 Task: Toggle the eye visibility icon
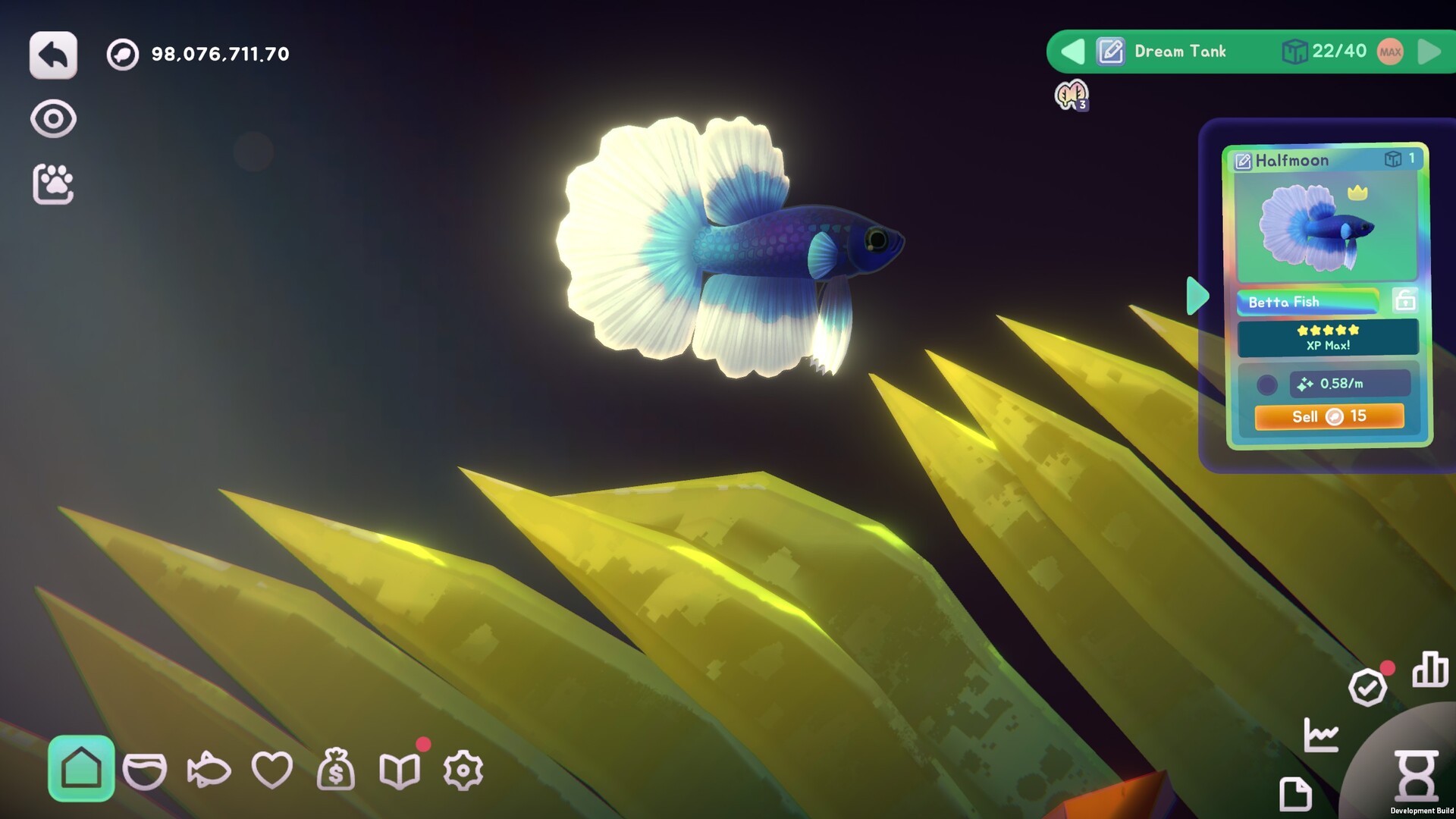(x=52, y=118)
